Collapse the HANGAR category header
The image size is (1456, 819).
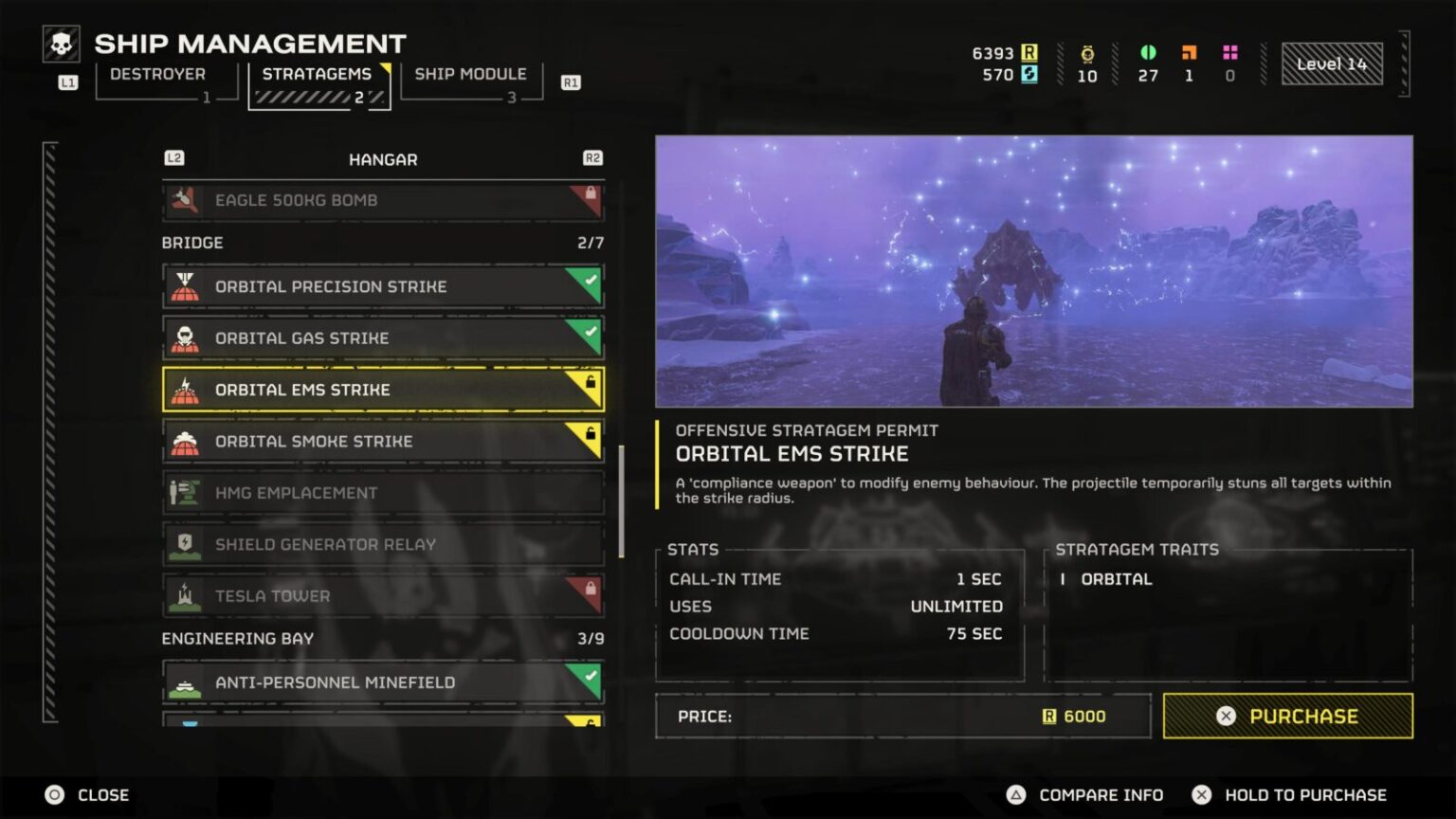tap(383, 159)
